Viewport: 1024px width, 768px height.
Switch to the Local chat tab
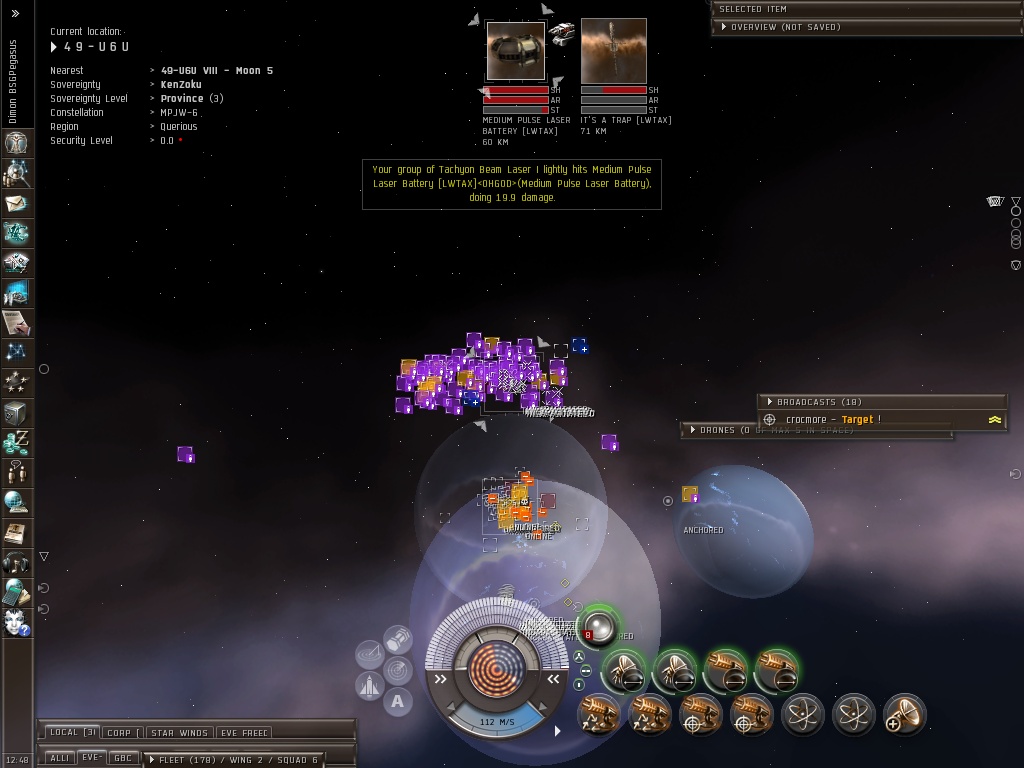pyautogui.click(x=72, y=733)
